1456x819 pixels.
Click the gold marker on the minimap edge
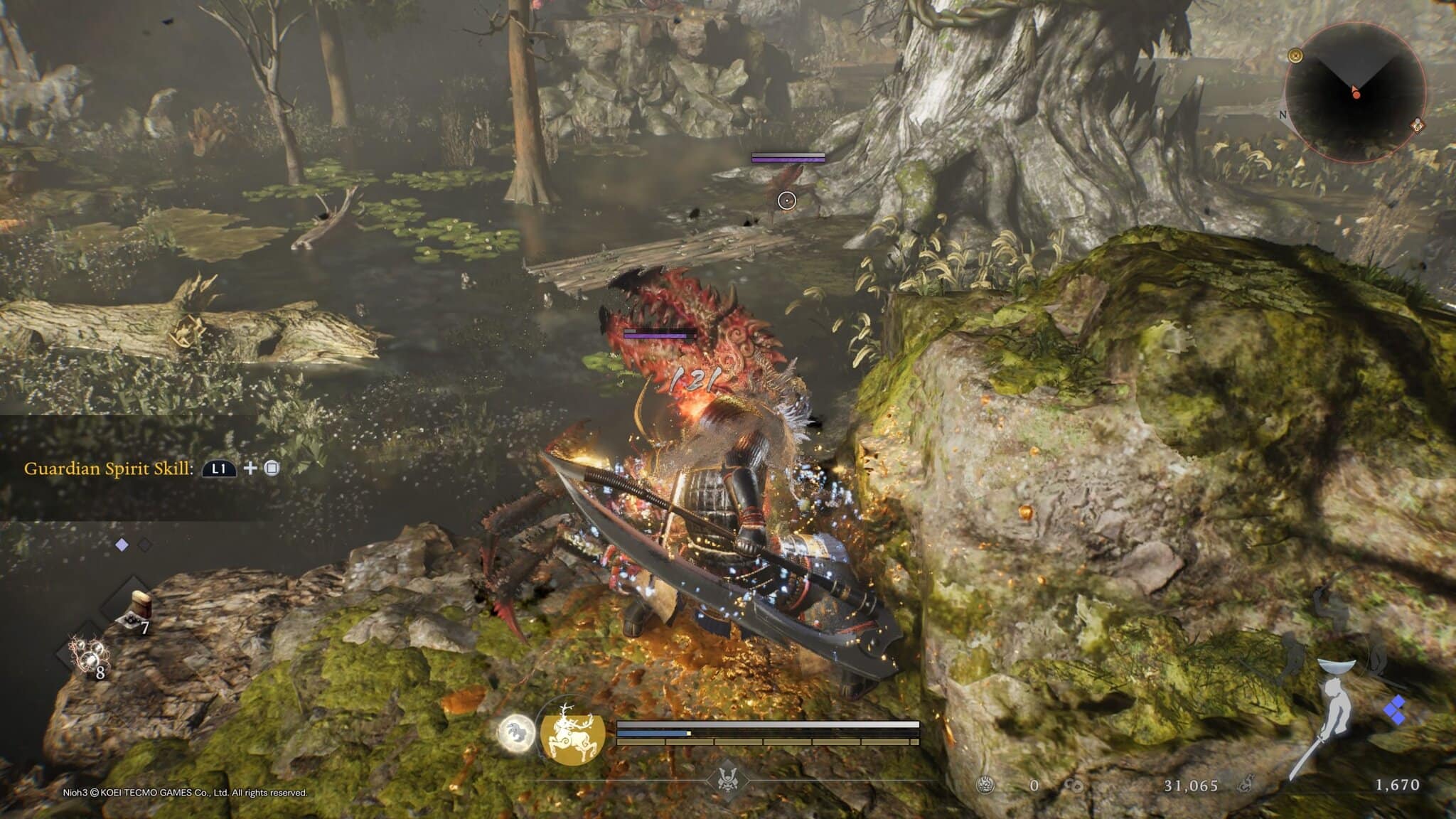[1296, 55]
